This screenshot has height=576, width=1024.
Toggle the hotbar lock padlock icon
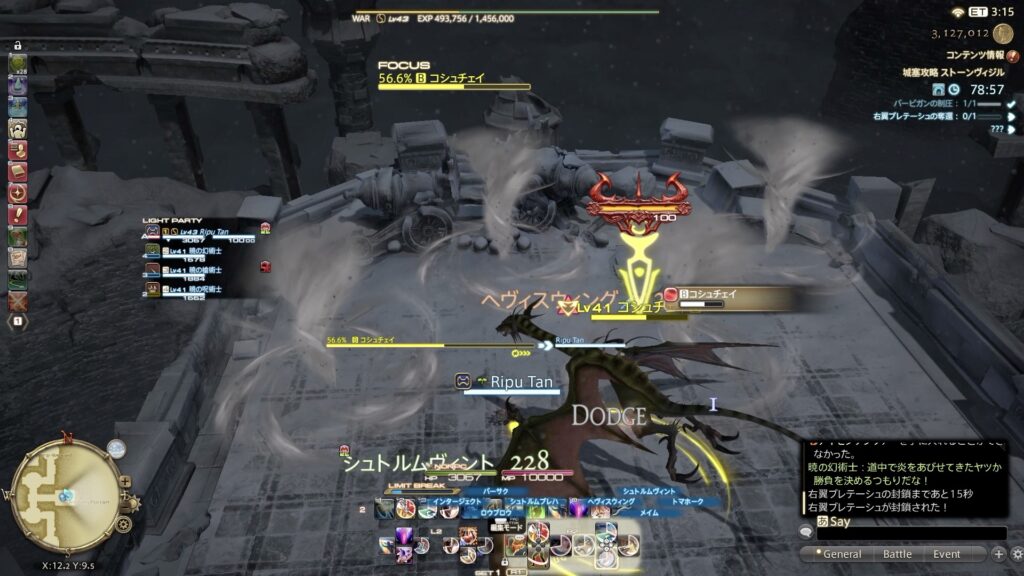[18, 45]
